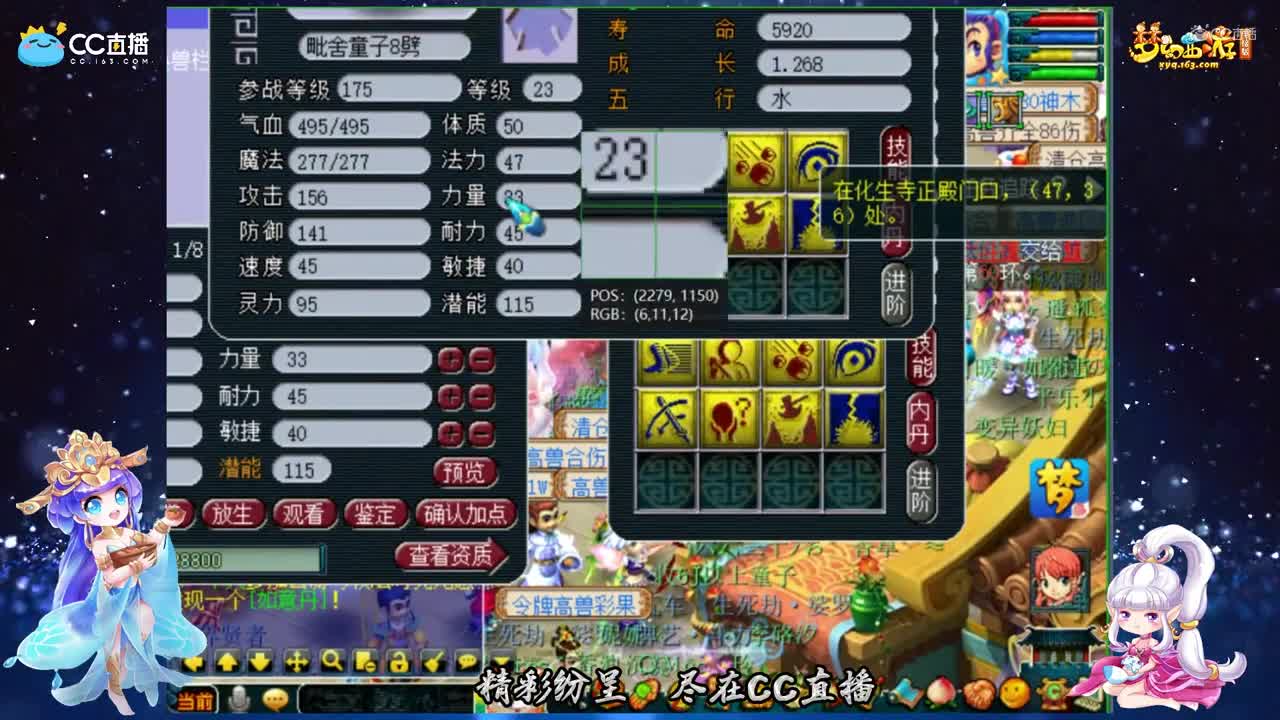Select the 当前 chat channel tab
The image size is (1280, 720).
[x=196, y=701]
